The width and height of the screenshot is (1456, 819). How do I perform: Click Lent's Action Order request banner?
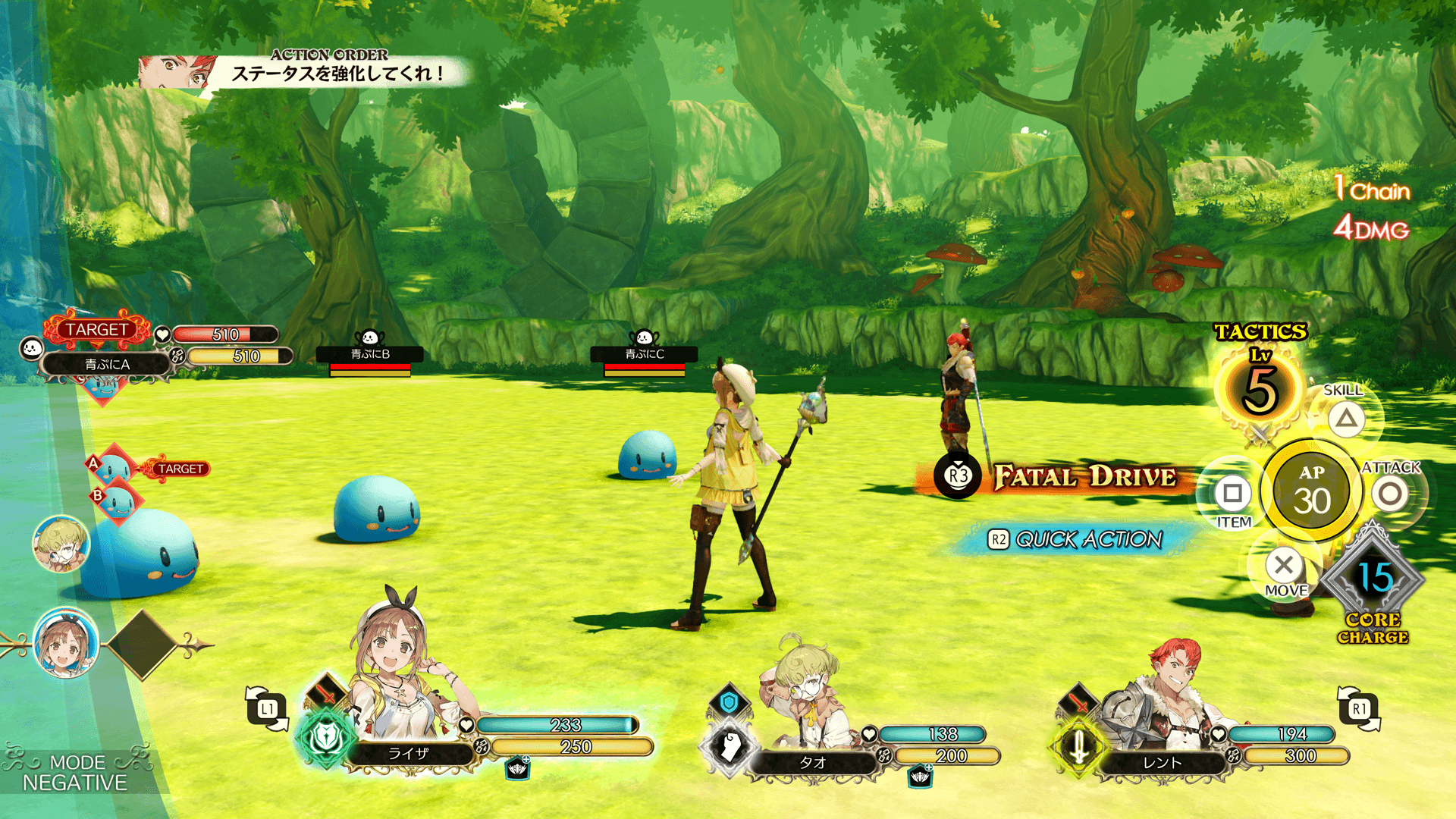tap(303, 73)
